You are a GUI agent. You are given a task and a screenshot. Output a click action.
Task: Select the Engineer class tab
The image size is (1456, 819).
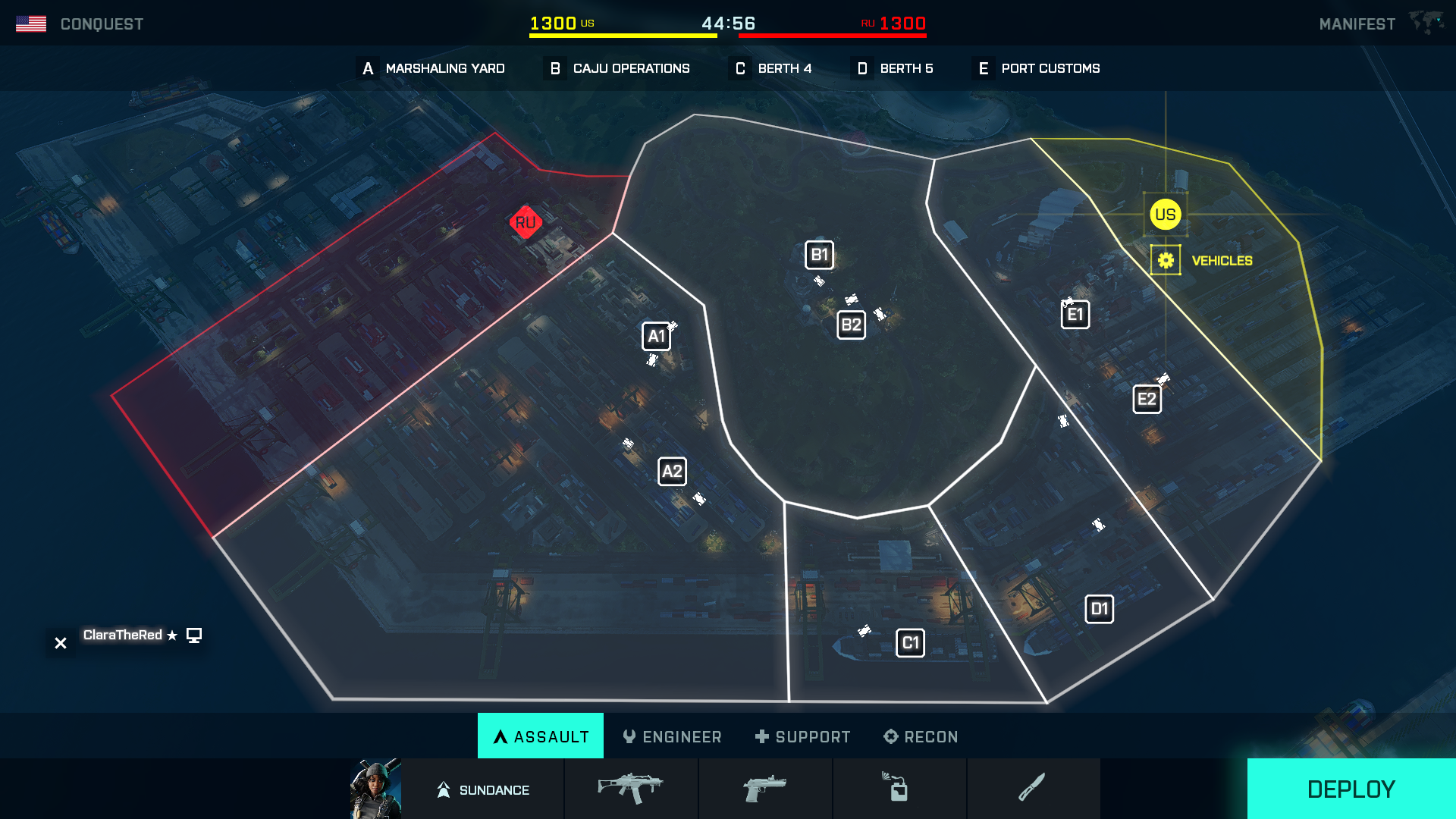[x=672, y=736]
